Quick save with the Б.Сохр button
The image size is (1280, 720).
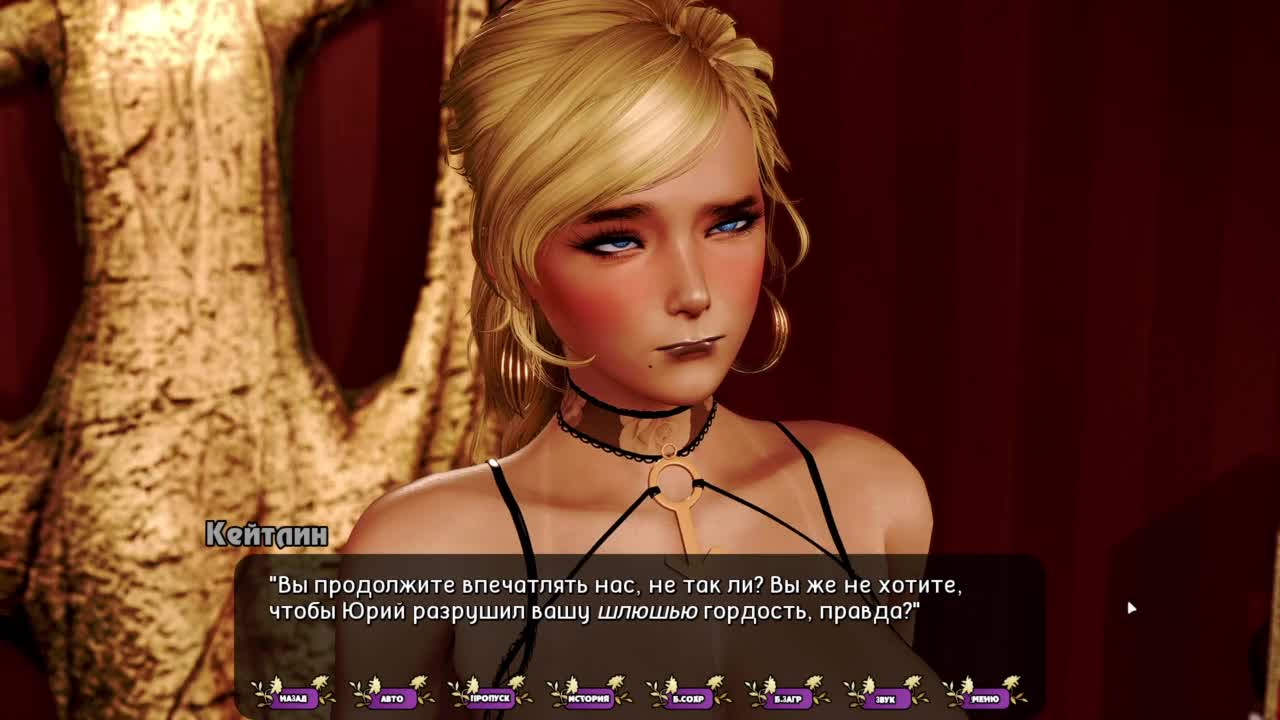tap(688, 698)
